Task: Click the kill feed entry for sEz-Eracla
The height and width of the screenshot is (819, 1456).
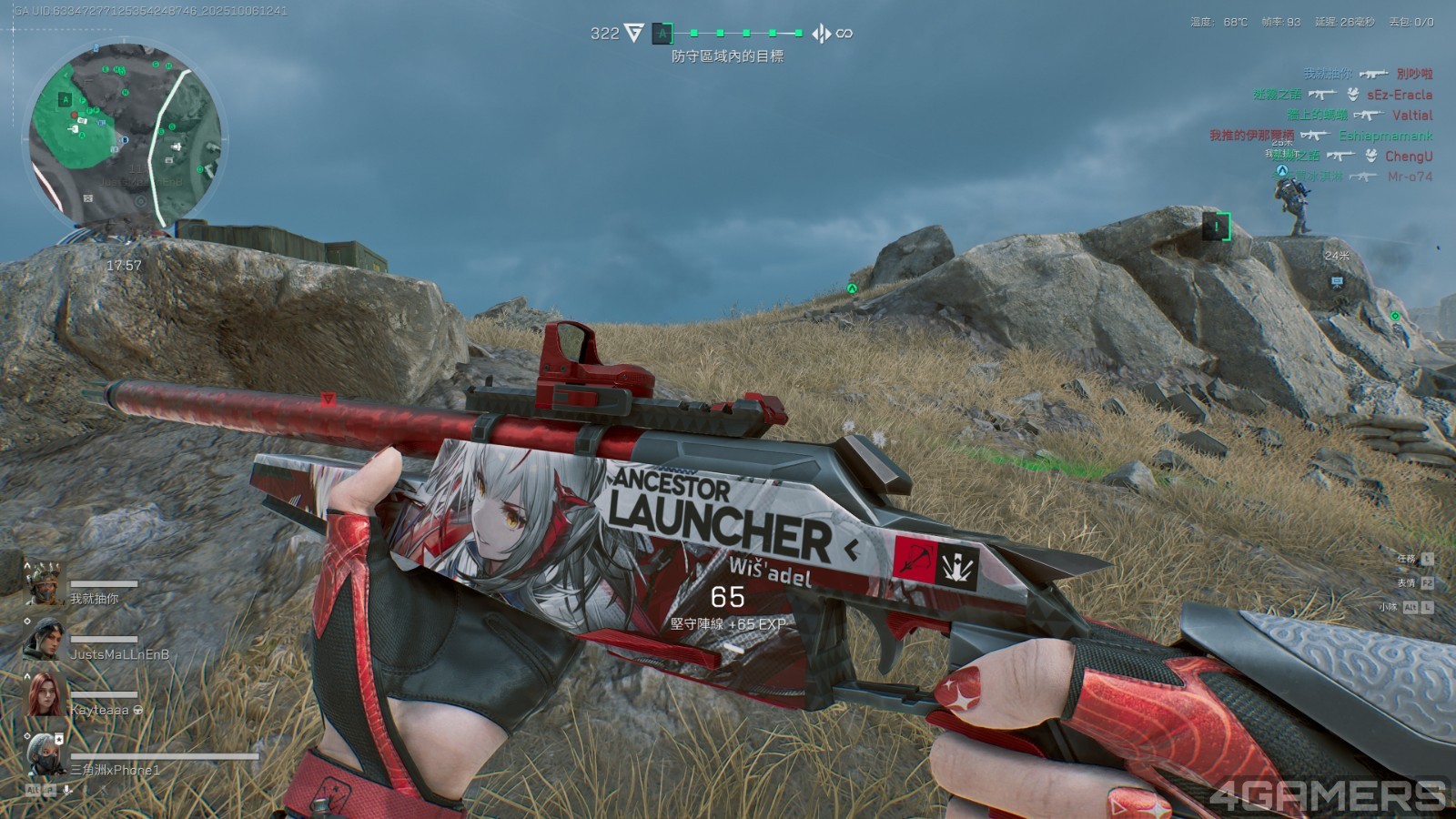Action: pyautogui.click(x=1342, y=95)
